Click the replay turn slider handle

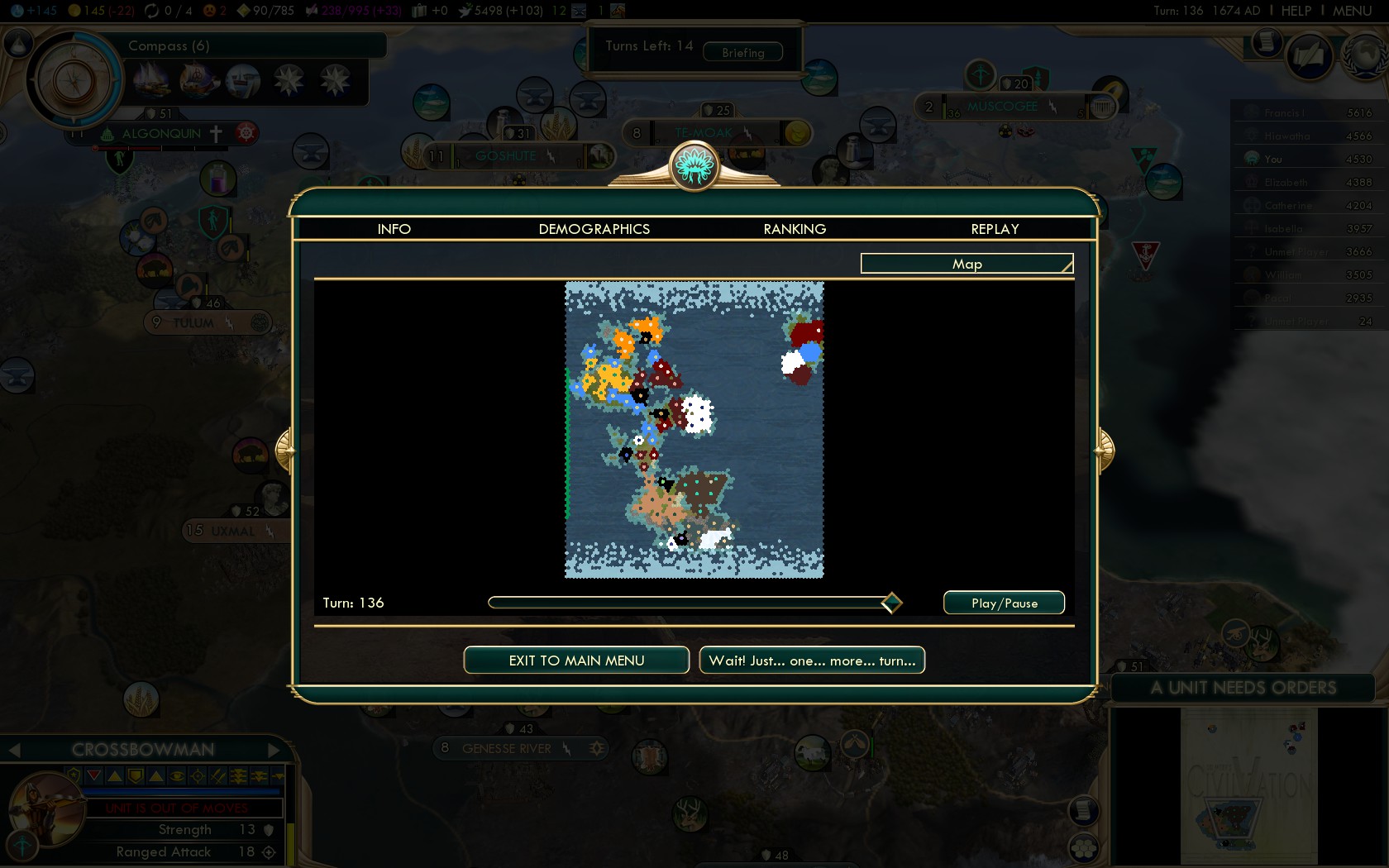891,603
